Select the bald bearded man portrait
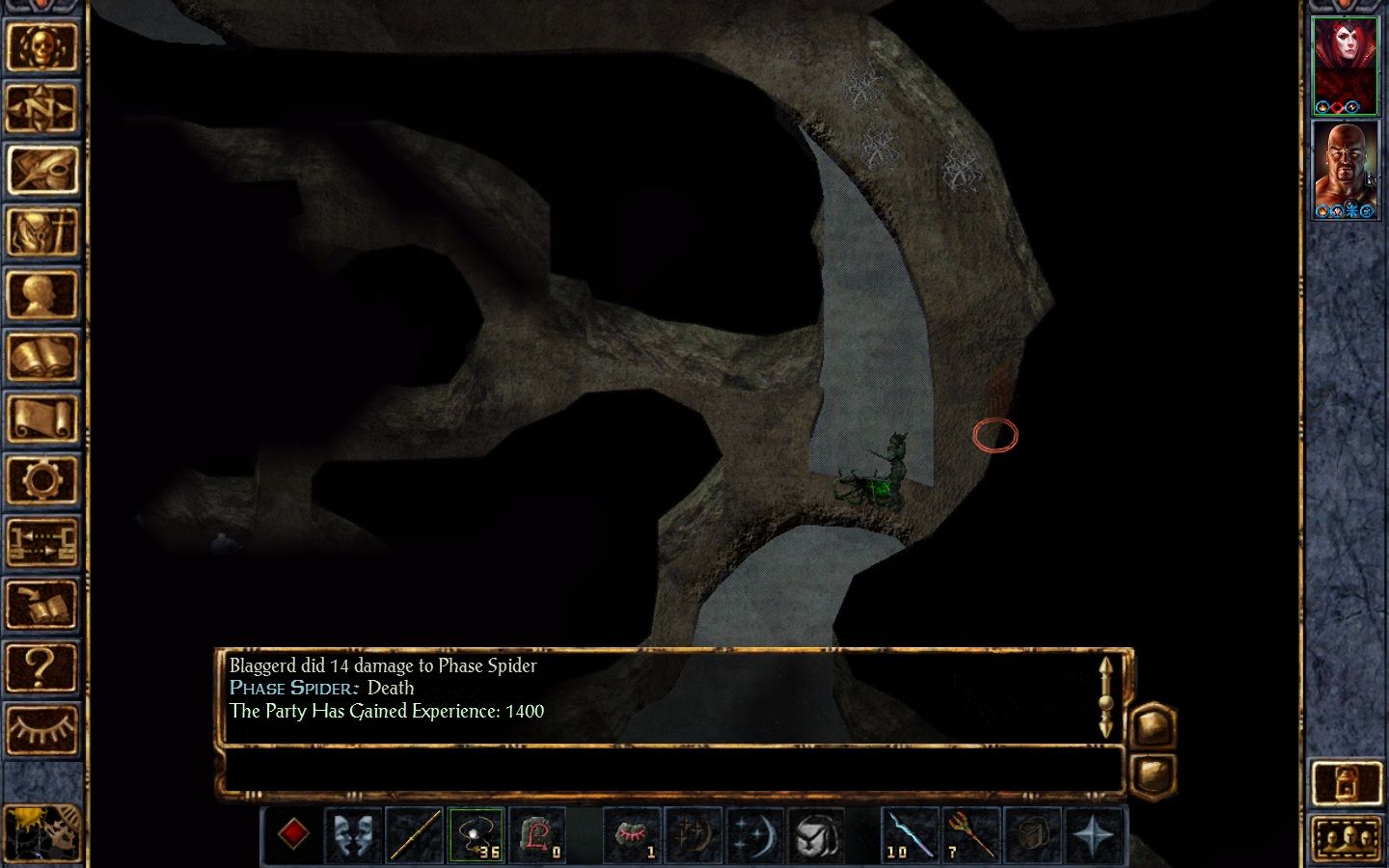Screen dimensions: 1389x868 (1346, 169)
